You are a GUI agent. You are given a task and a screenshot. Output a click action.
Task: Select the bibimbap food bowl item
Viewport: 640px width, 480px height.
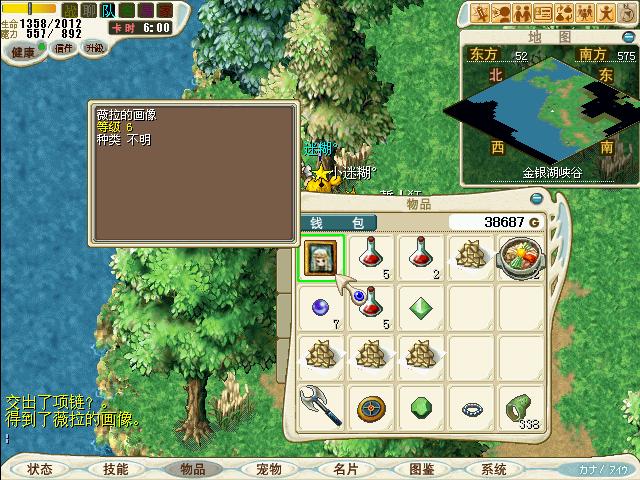click(519, 256)
